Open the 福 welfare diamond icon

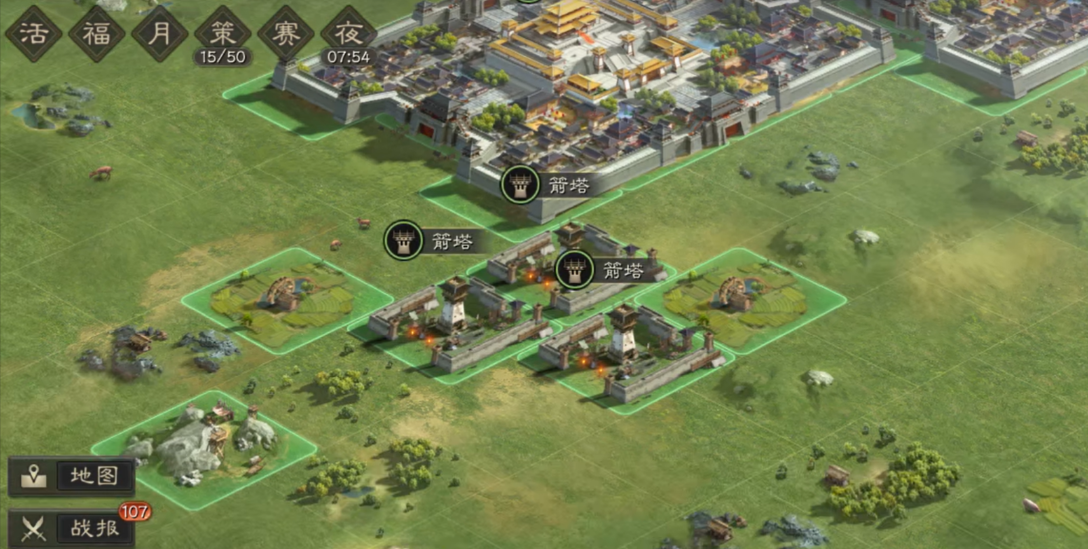[96, 34]
